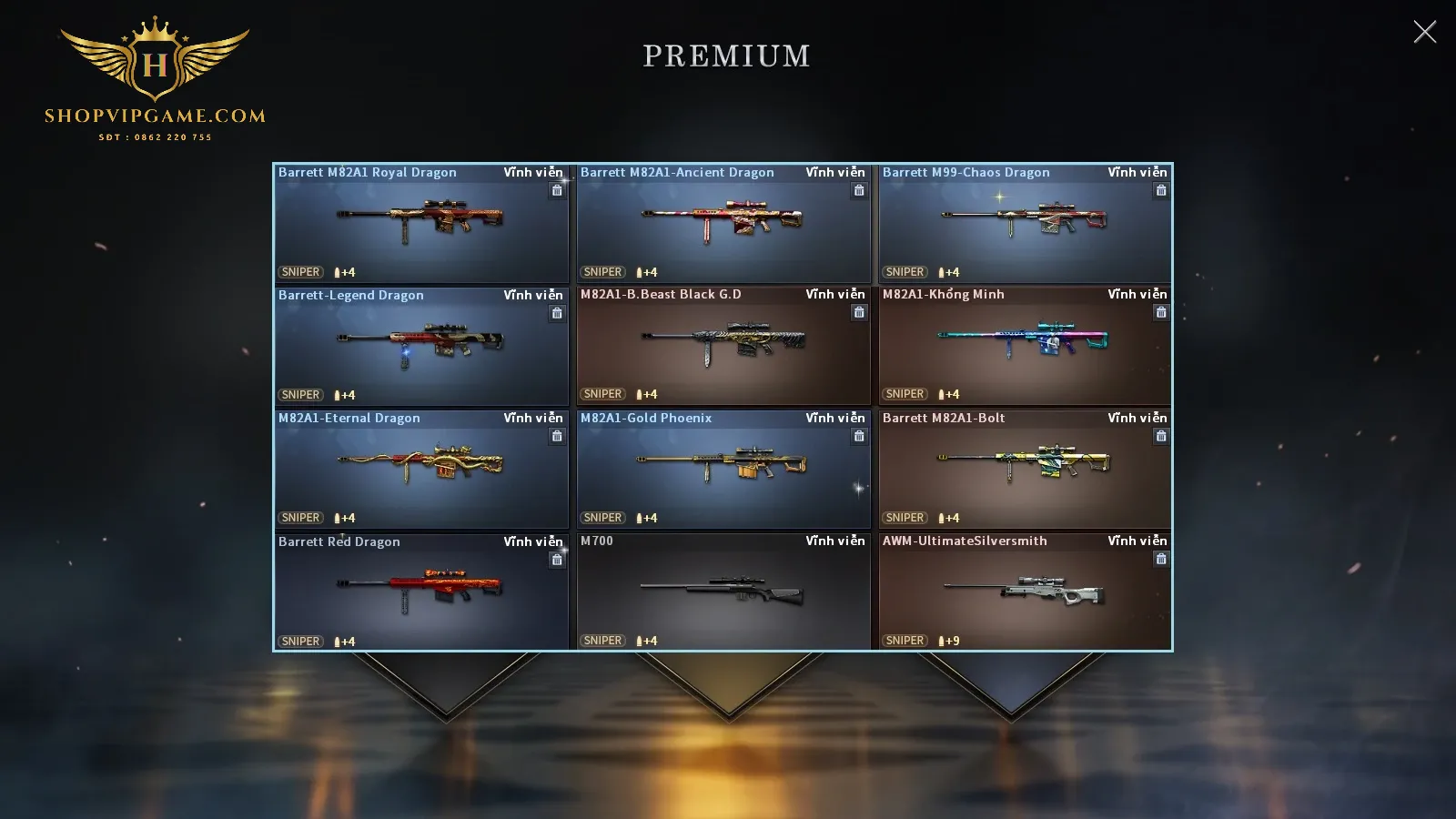Image resolution: width=1456 pixels, height=819 pixels.
Task: Trash the M82A1-Khổng Minh rifle
Action: click(1161, 312)
